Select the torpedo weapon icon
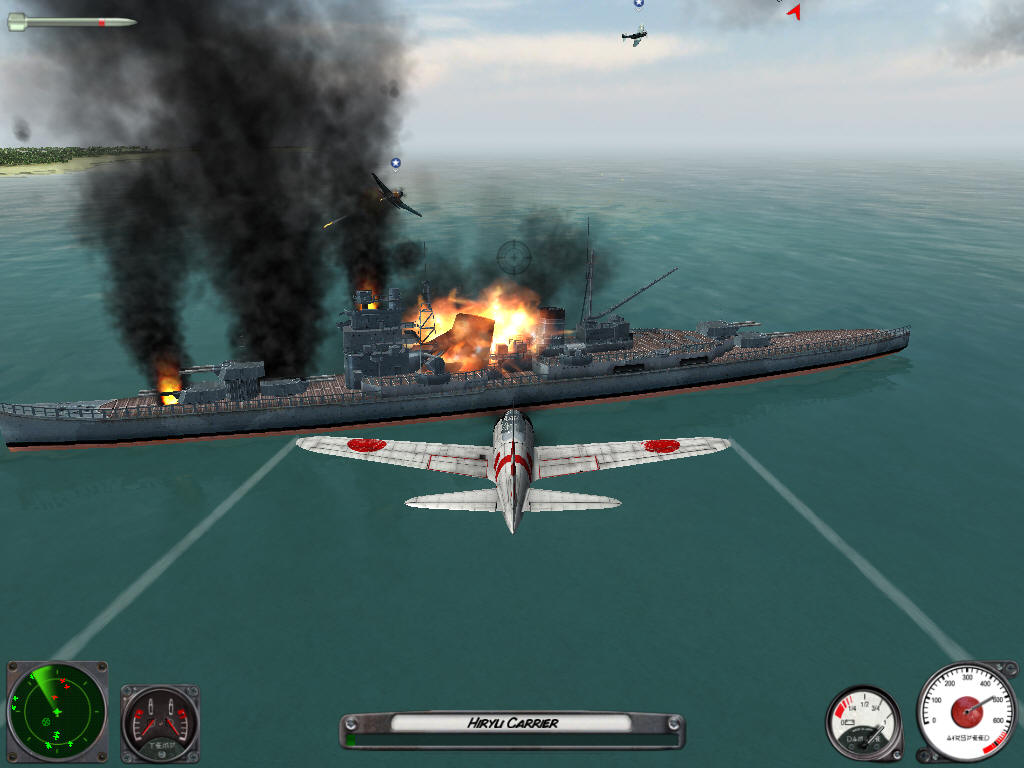This screenshot has height=768, width=1024. coord(71,21)
